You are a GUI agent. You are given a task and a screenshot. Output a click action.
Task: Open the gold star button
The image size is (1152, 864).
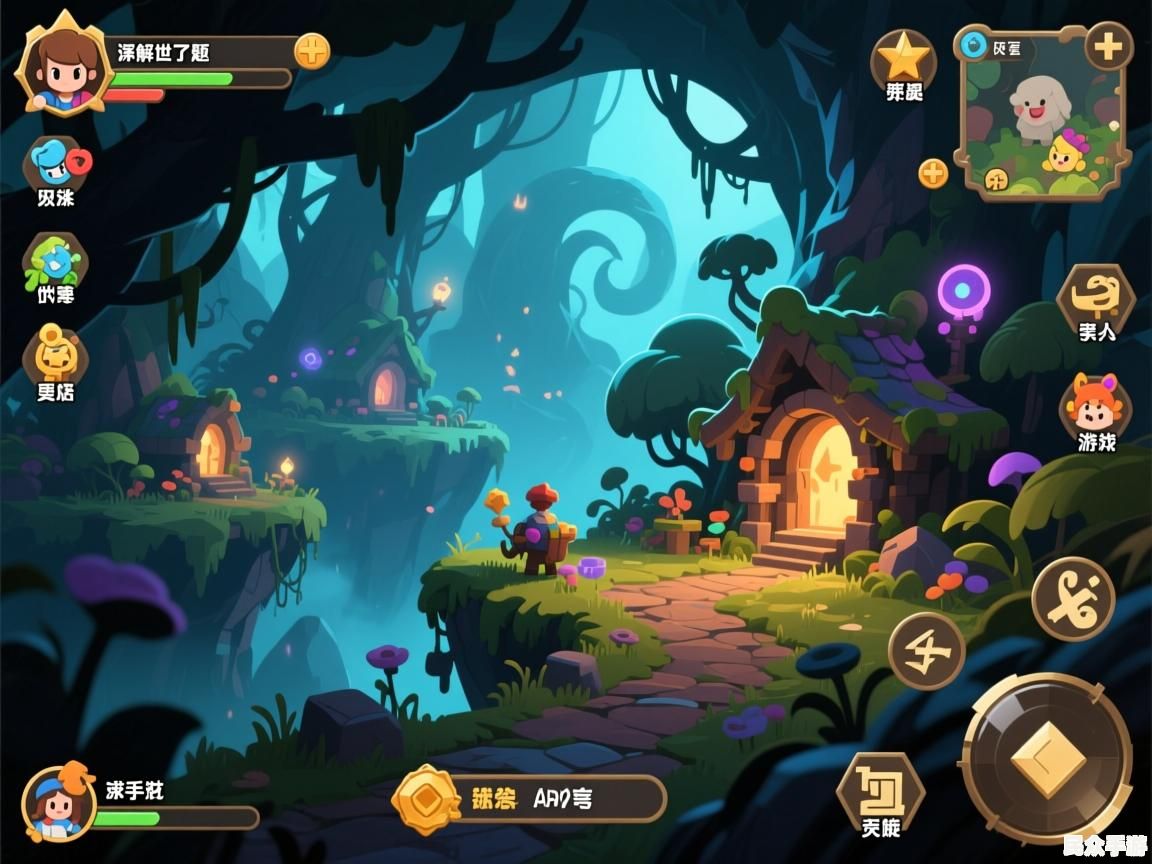coord(904,58)
